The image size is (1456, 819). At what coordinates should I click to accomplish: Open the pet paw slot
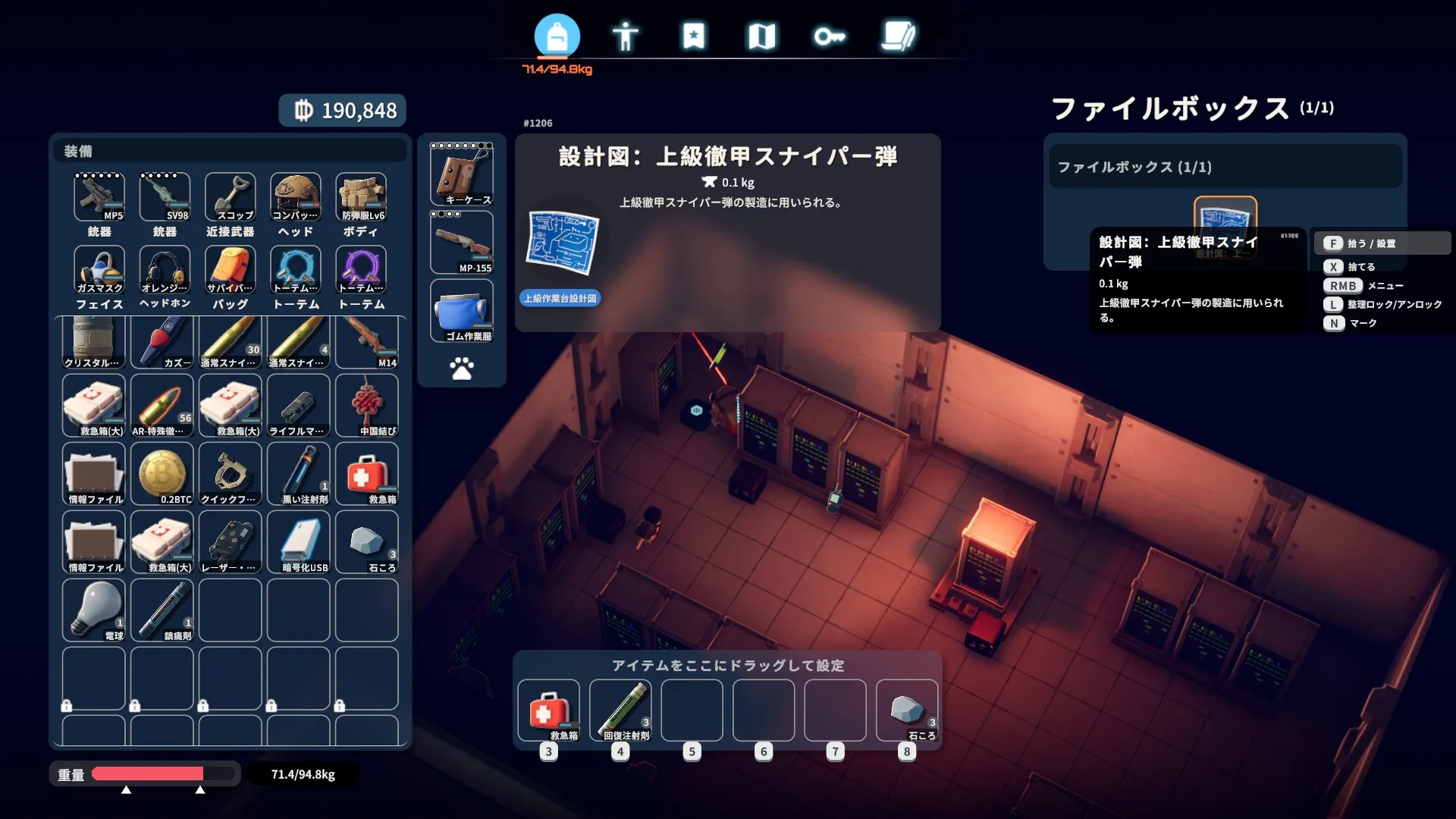point(462,369)
